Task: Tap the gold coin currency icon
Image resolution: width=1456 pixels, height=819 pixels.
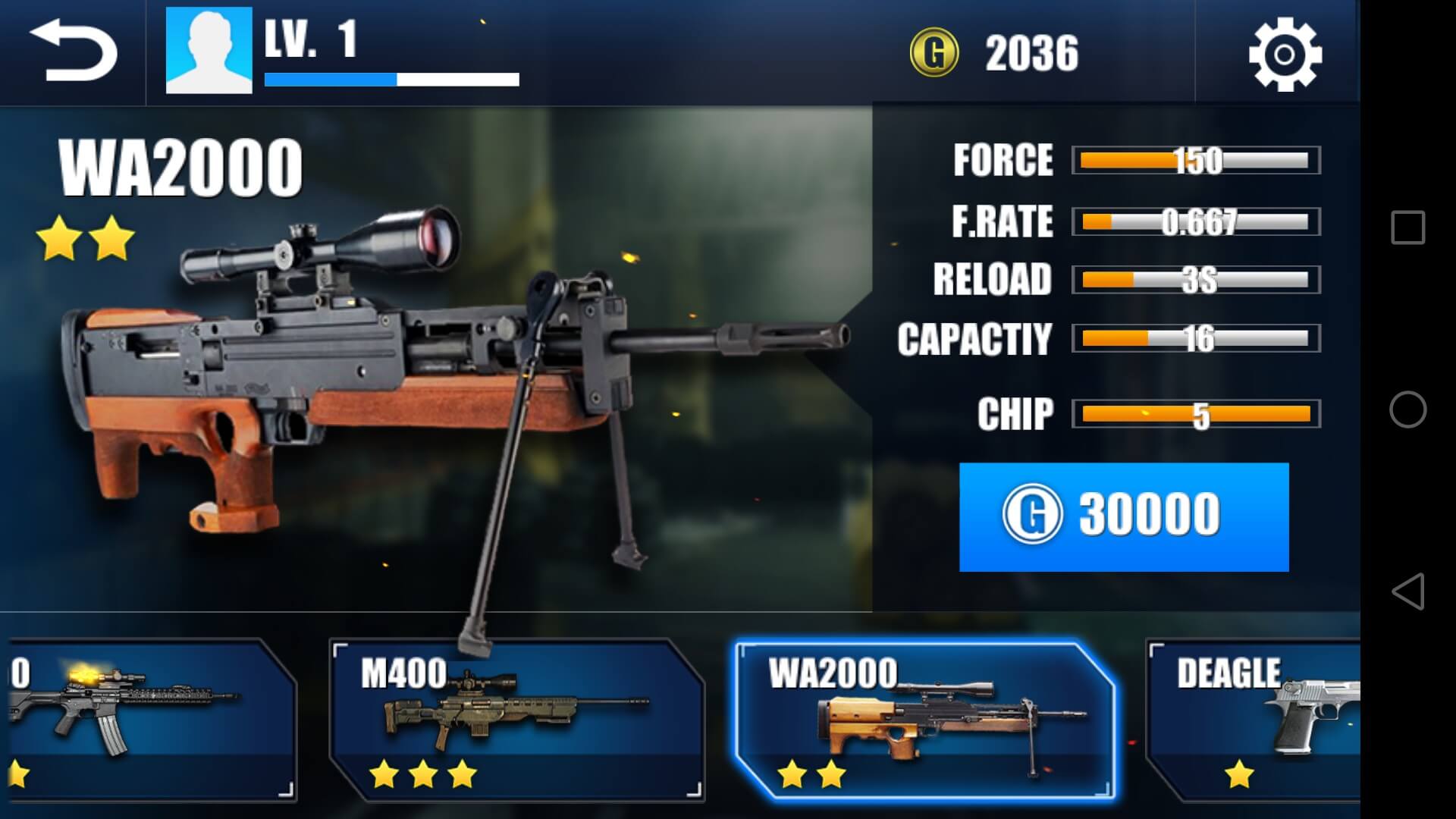Action: (x=934, y=53)
